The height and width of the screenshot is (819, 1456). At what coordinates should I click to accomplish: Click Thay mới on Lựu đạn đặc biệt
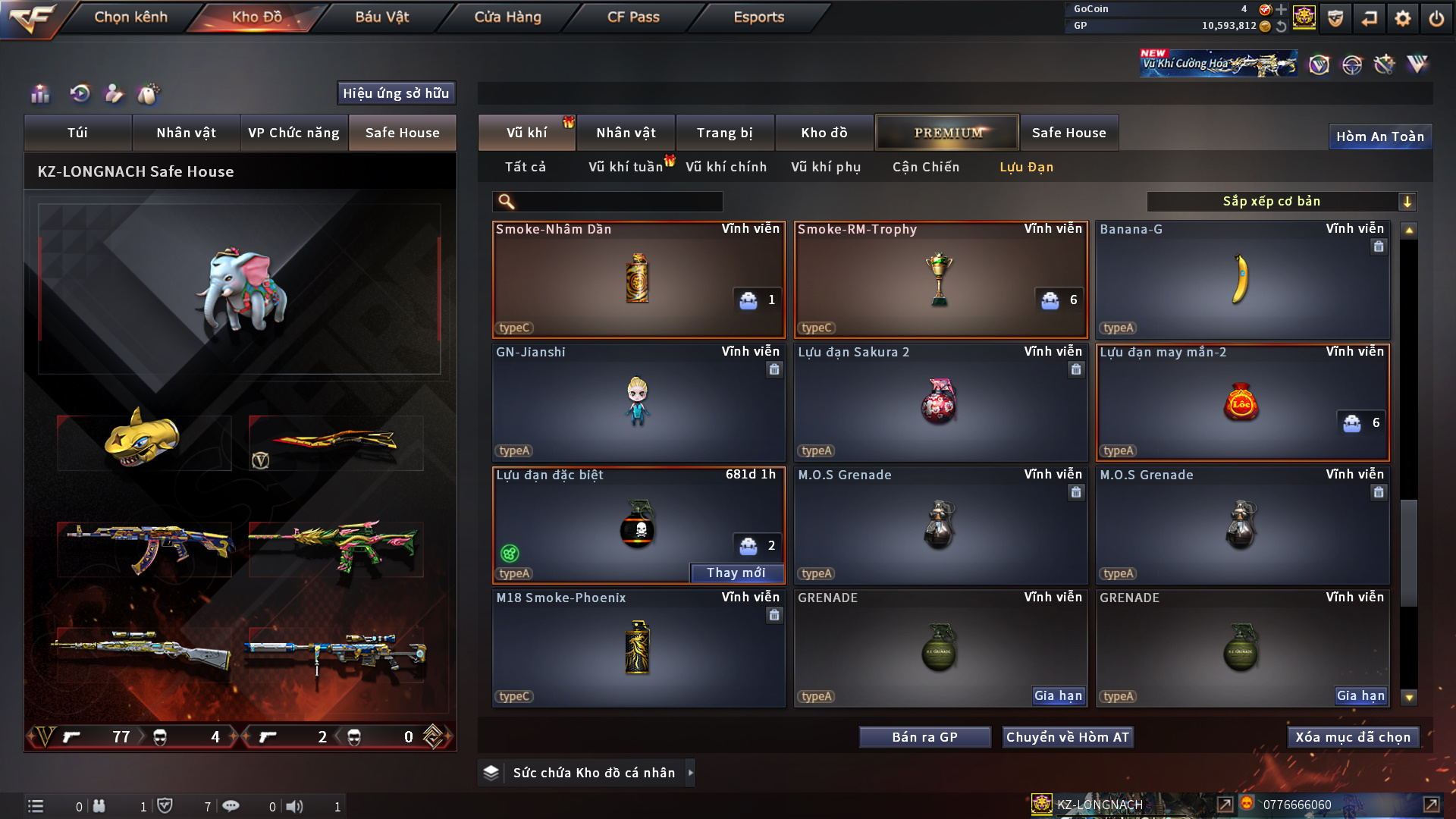click(736, 573)
